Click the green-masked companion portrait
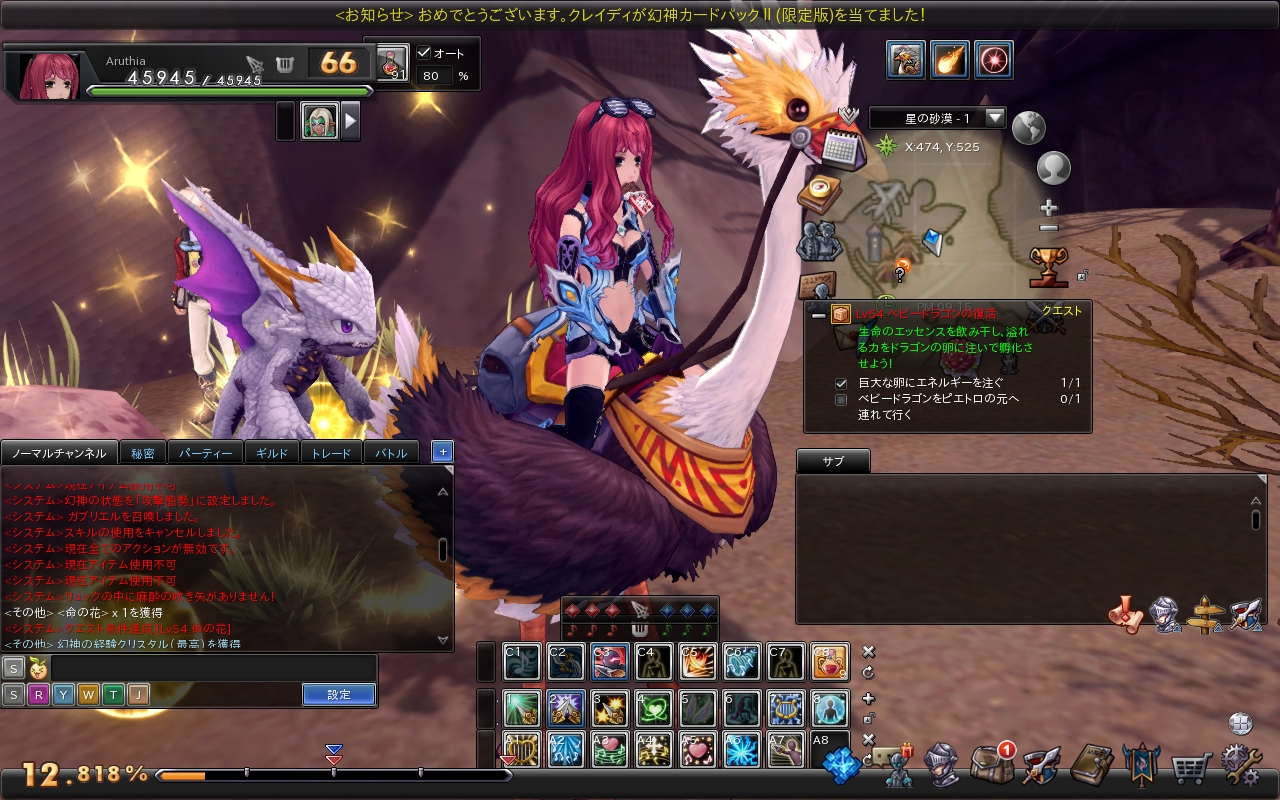Image resolution: width=1280 pixels, height=800 pixels. 320,121
